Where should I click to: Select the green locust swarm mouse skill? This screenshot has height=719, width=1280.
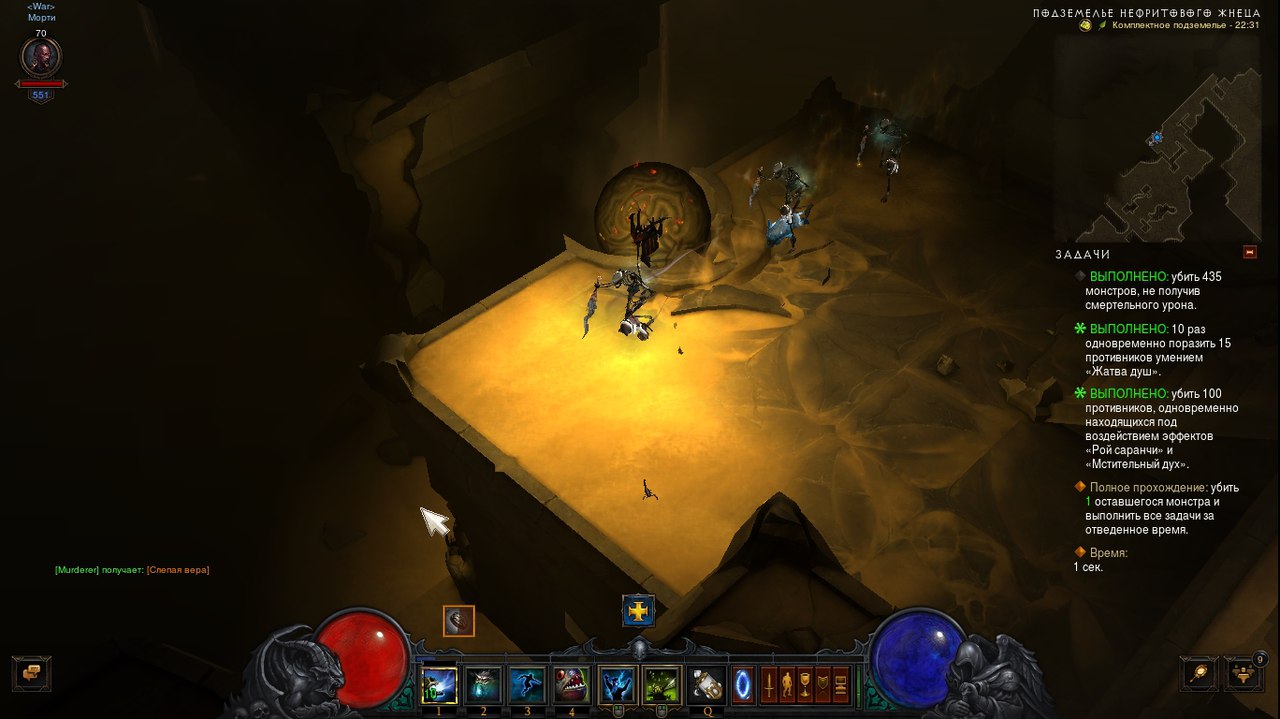point(662,685)
